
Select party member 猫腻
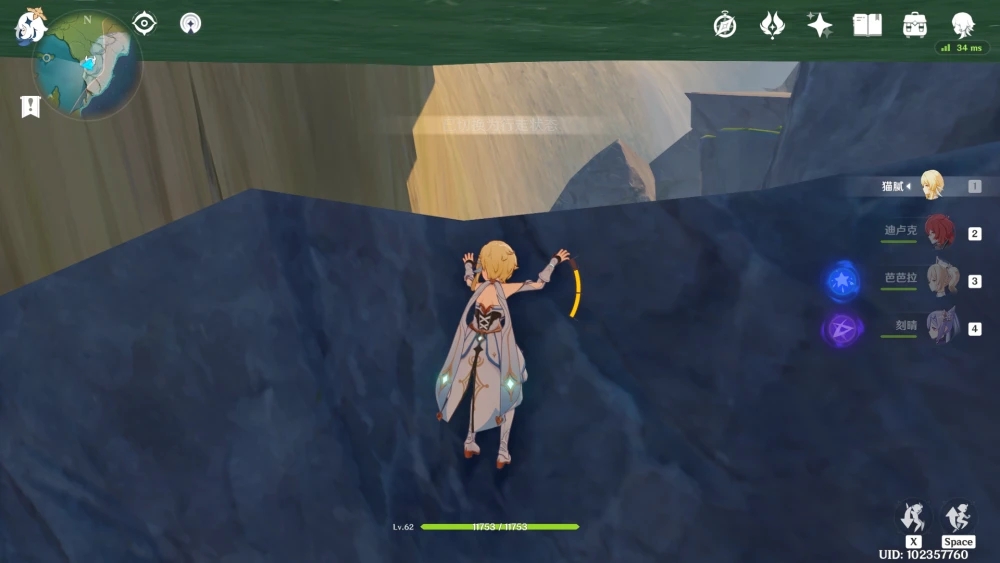(931, 185)
